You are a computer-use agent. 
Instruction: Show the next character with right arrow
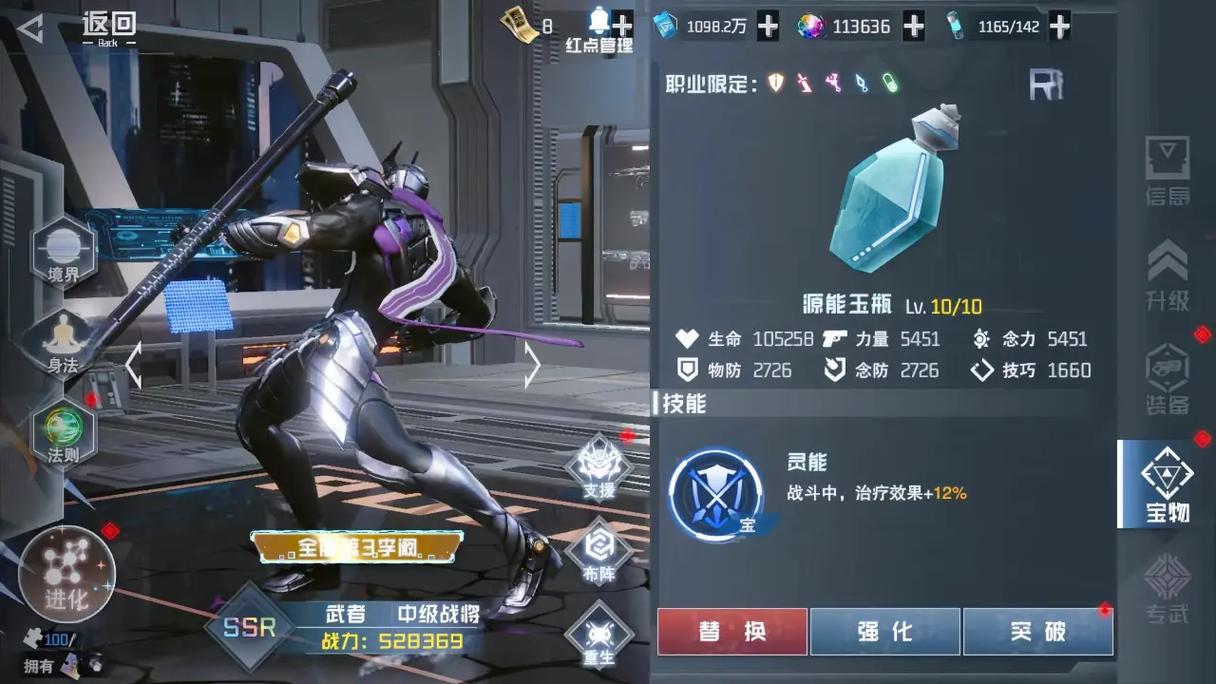532,365
